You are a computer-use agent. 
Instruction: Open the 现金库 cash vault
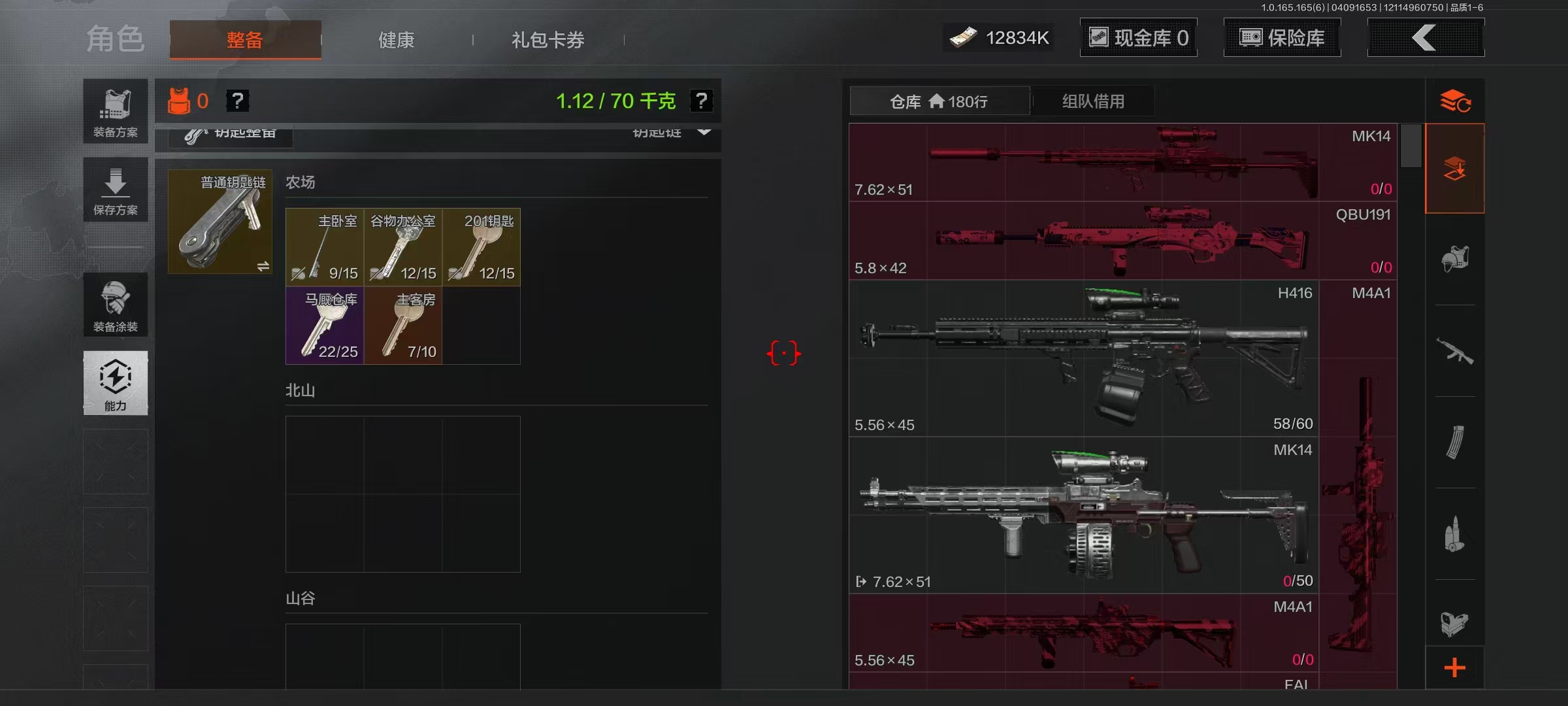pyautogui.click(x=1138, y=38)
